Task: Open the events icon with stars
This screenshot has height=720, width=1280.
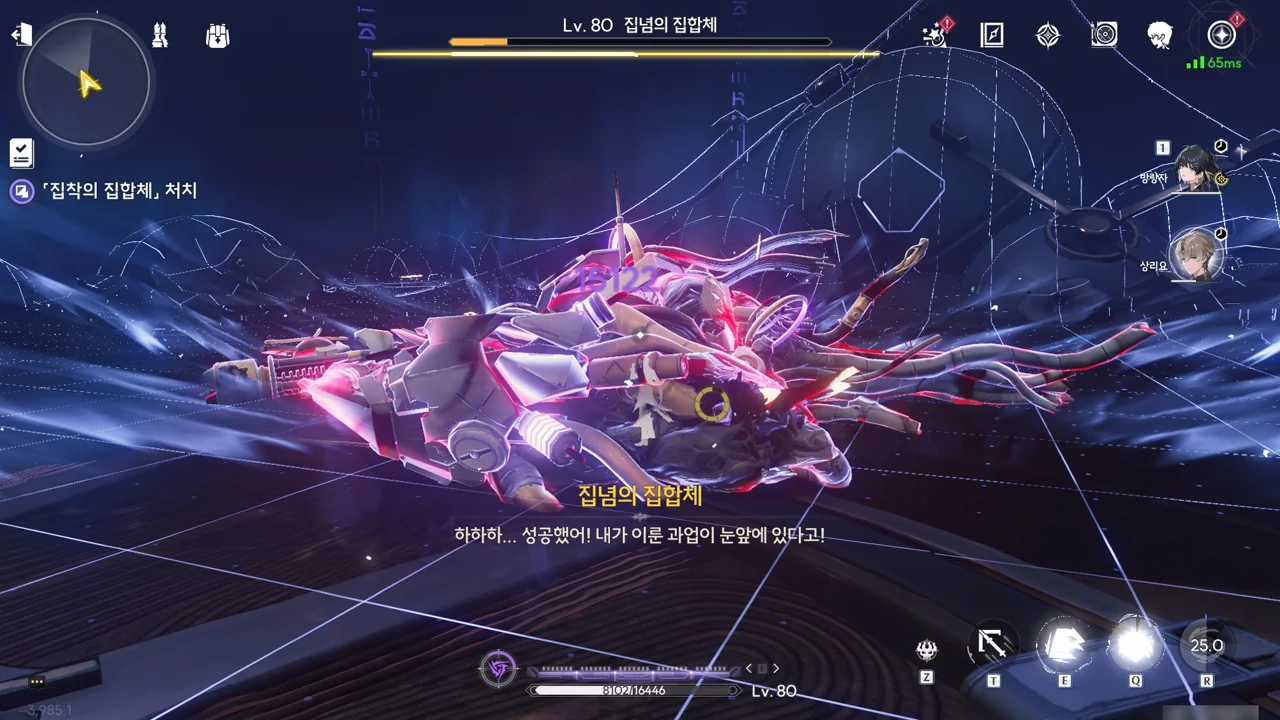Action: click(934, 36)
